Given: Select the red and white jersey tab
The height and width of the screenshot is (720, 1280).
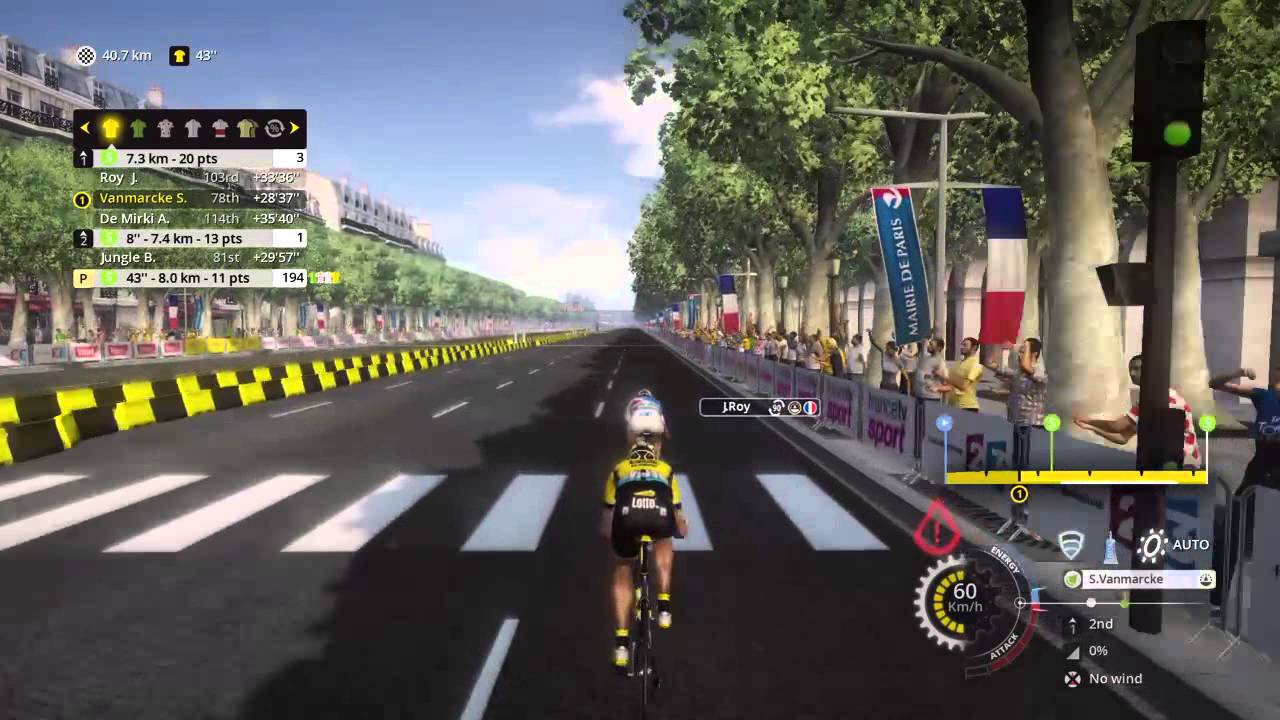Looking at the screenshot, I should click(x=219, y=128).
